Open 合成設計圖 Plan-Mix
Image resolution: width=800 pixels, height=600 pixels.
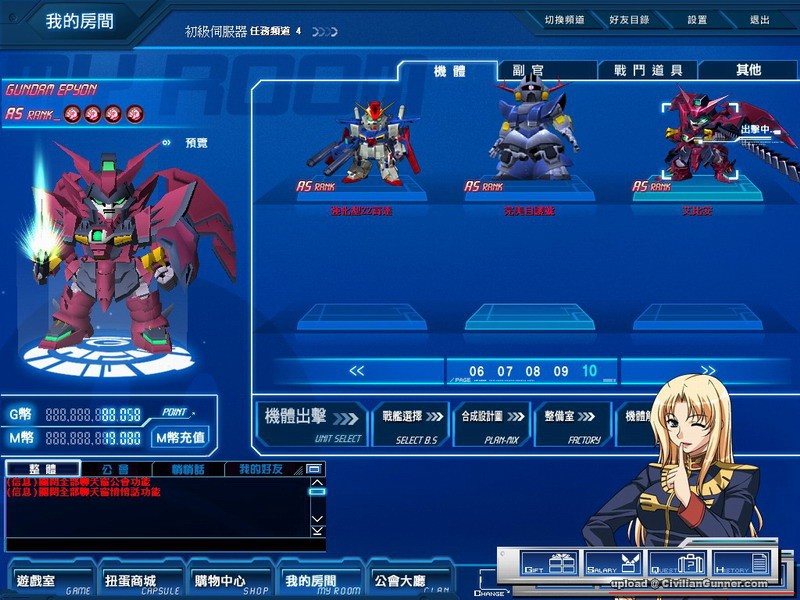click(x=489, y=423)
